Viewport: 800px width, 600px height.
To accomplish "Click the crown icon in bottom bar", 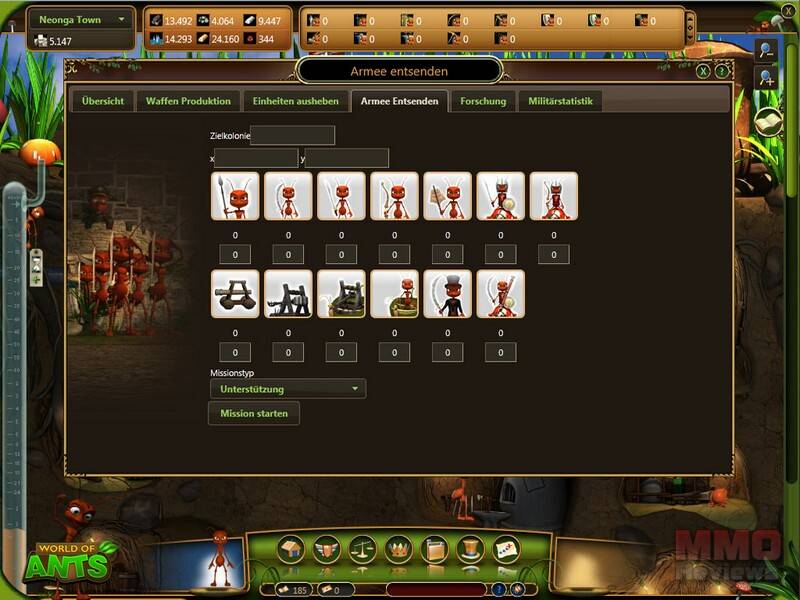I will tap(398, 549).
